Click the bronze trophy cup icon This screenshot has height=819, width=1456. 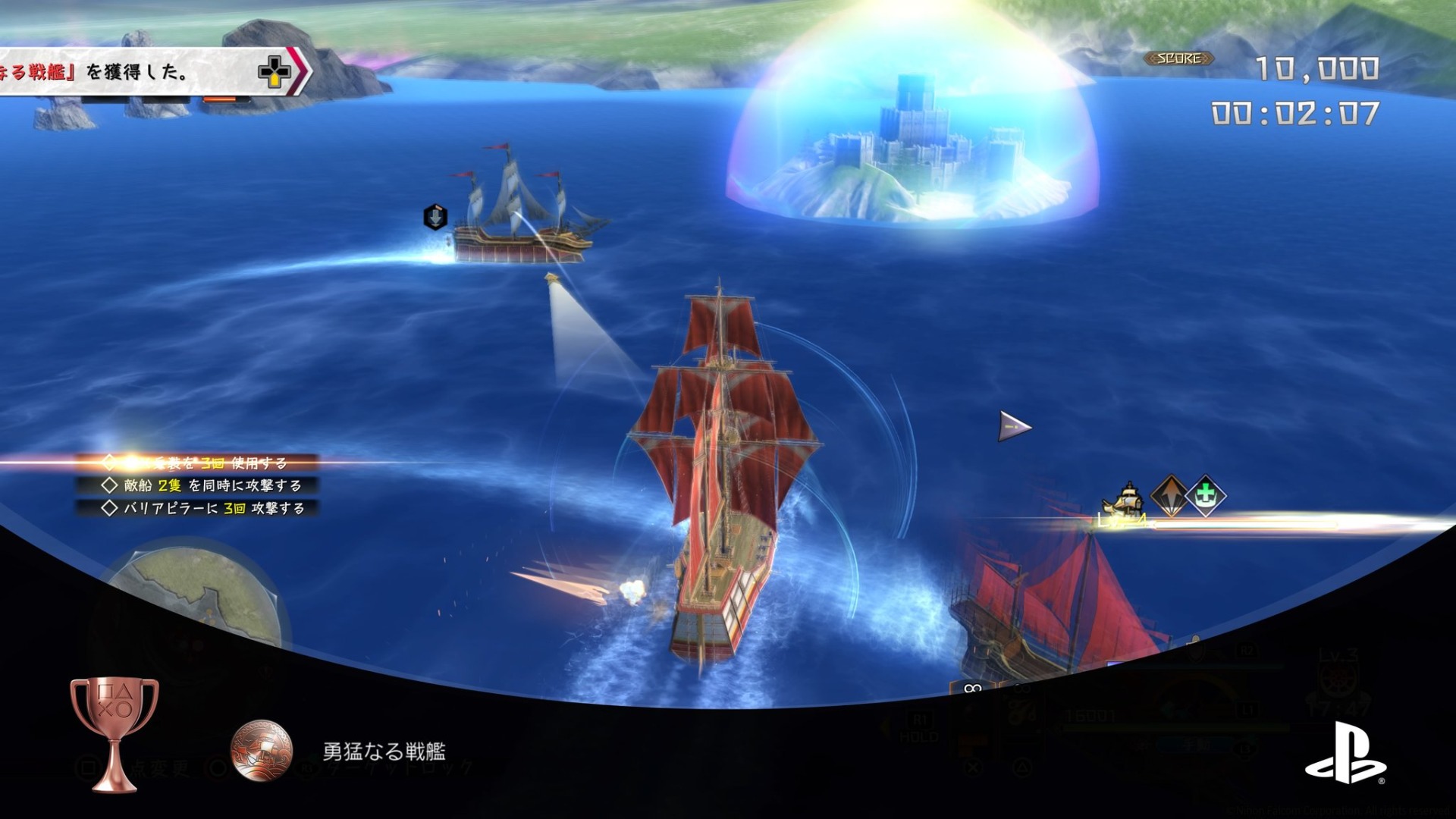click(x=114, y=732)
